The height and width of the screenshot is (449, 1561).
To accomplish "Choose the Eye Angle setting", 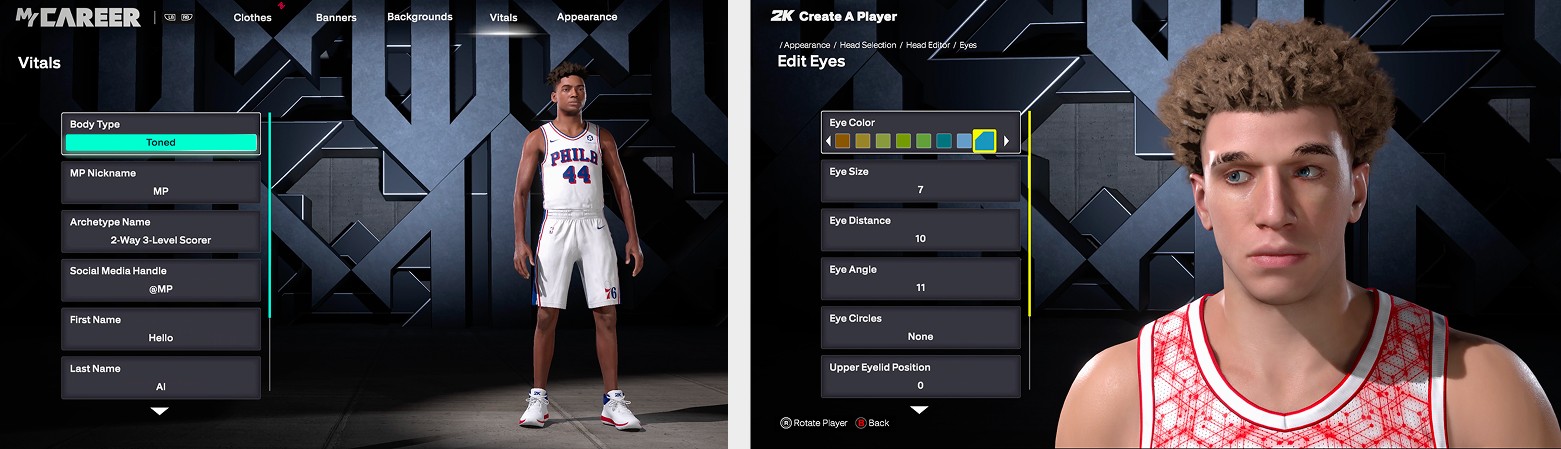I will point(920,279).
